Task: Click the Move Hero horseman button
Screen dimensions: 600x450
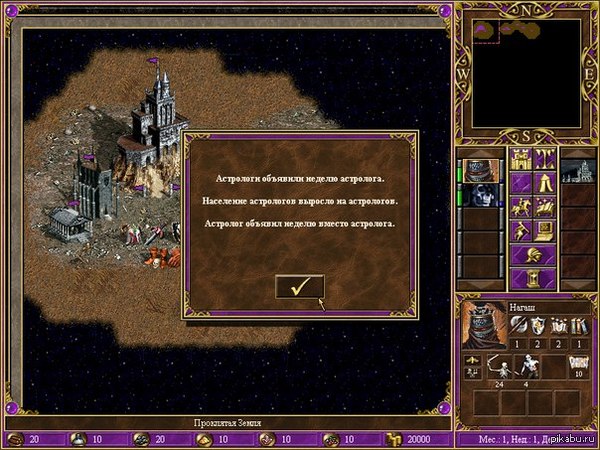Action: coord(520,206)
